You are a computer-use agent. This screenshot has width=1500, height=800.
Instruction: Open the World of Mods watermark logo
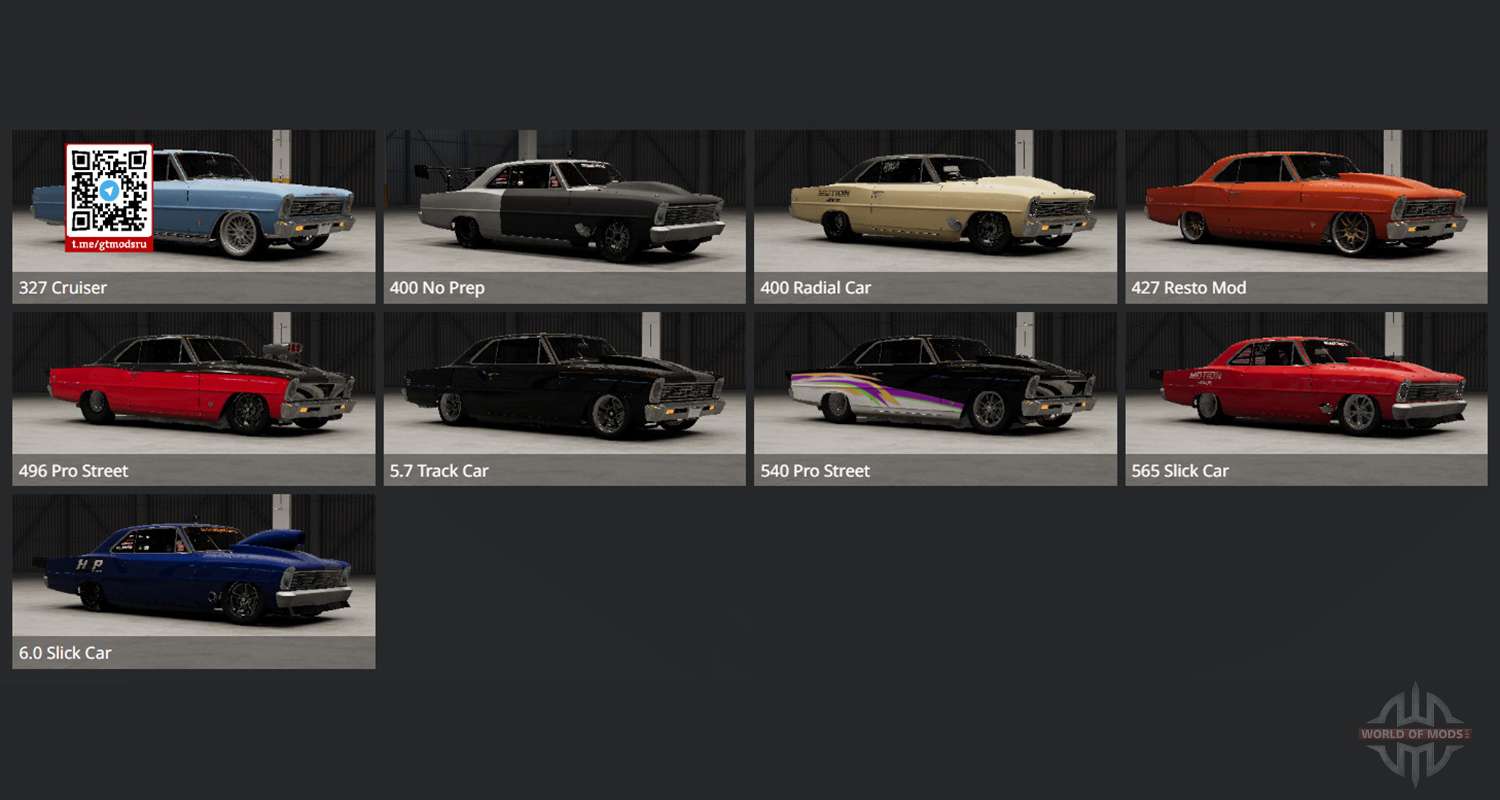pos(1415,734)
